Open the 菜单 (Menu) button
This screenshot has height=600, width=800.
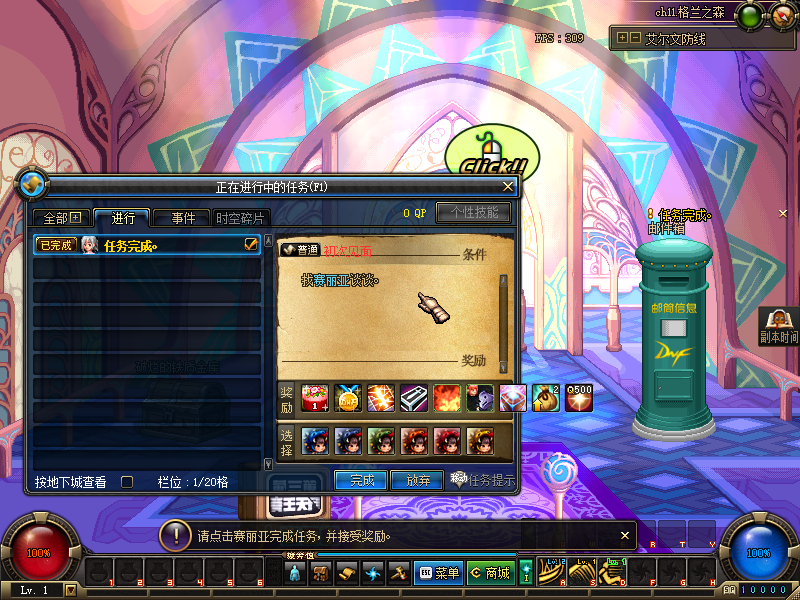pos(438,573)
